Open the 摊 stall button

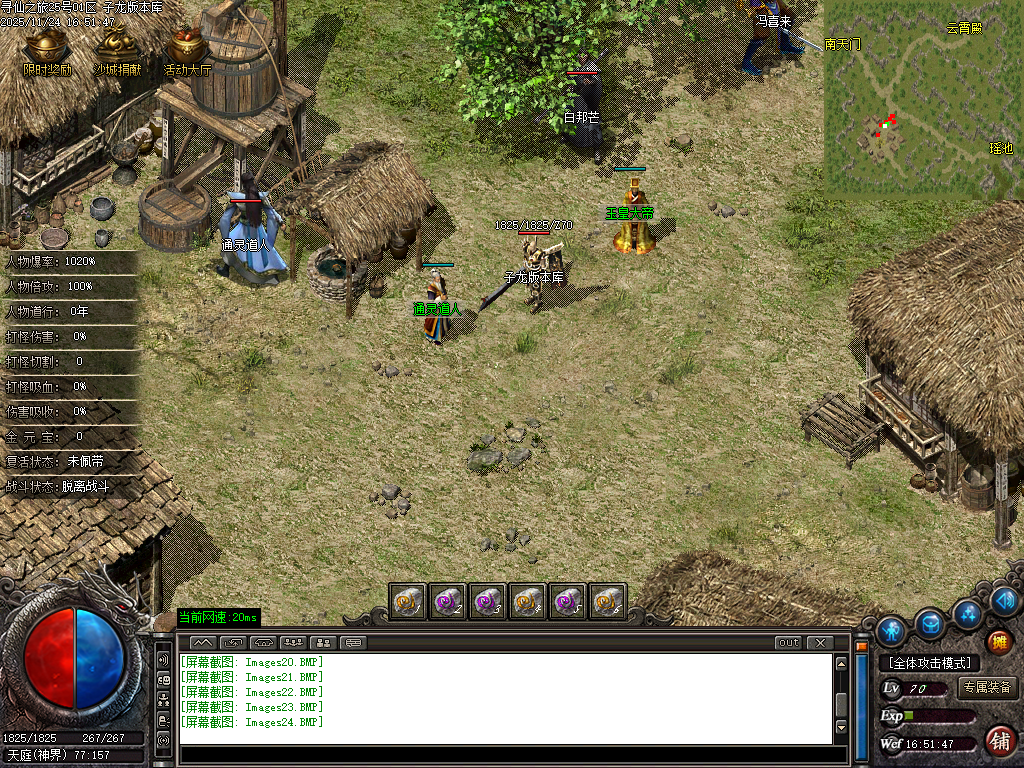pos(997,641)
